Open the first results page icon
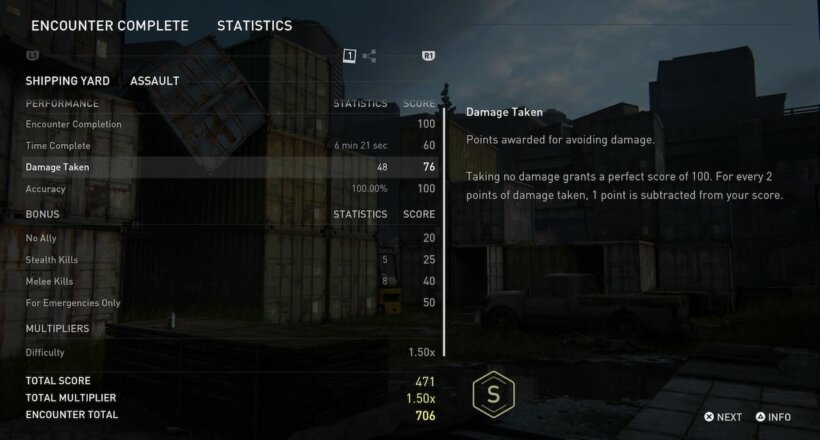This screenshot has height=440, width=820. [x=349, y=56]
